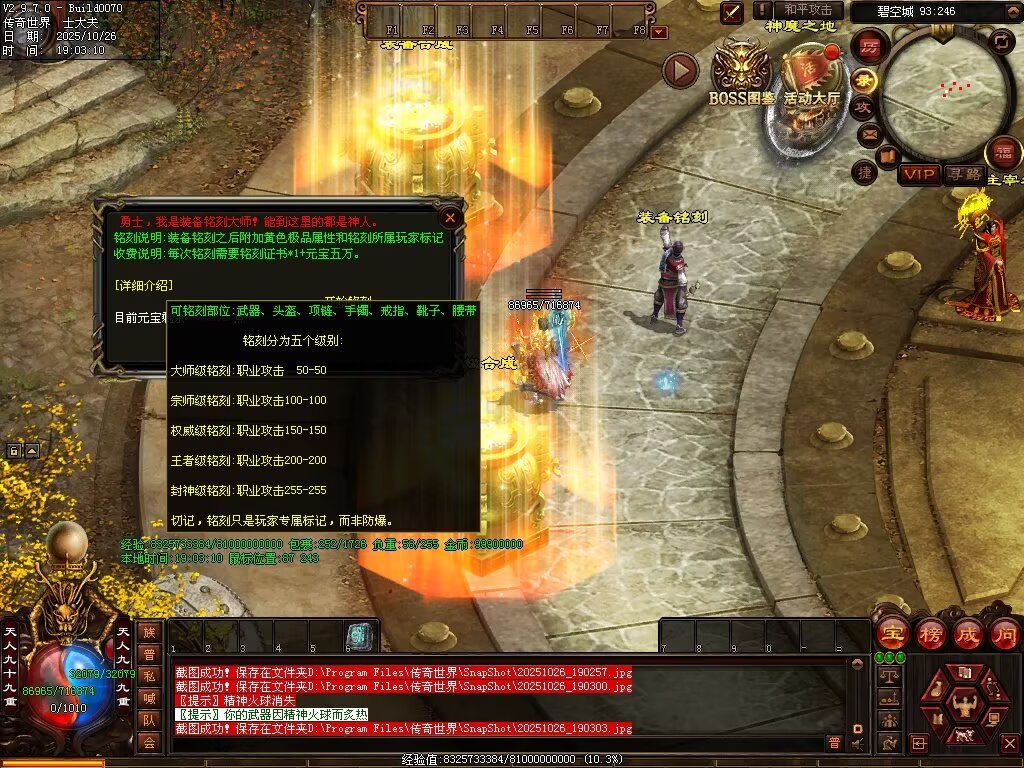Click the 福 welfare button

pyautogui.click(x=1003, y=152)
